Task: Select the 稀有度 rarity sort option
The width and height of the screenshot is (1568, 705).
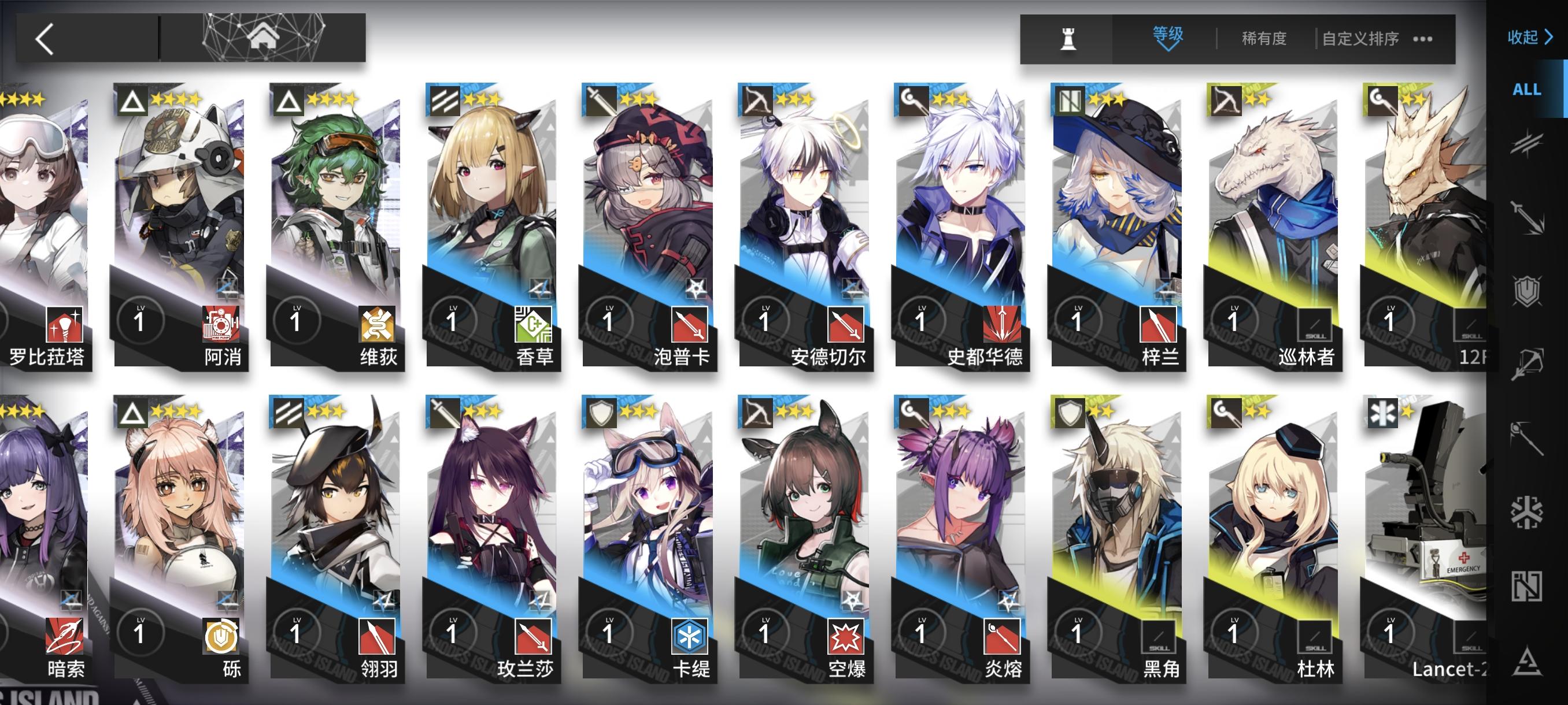Action: pos(1264,38)
